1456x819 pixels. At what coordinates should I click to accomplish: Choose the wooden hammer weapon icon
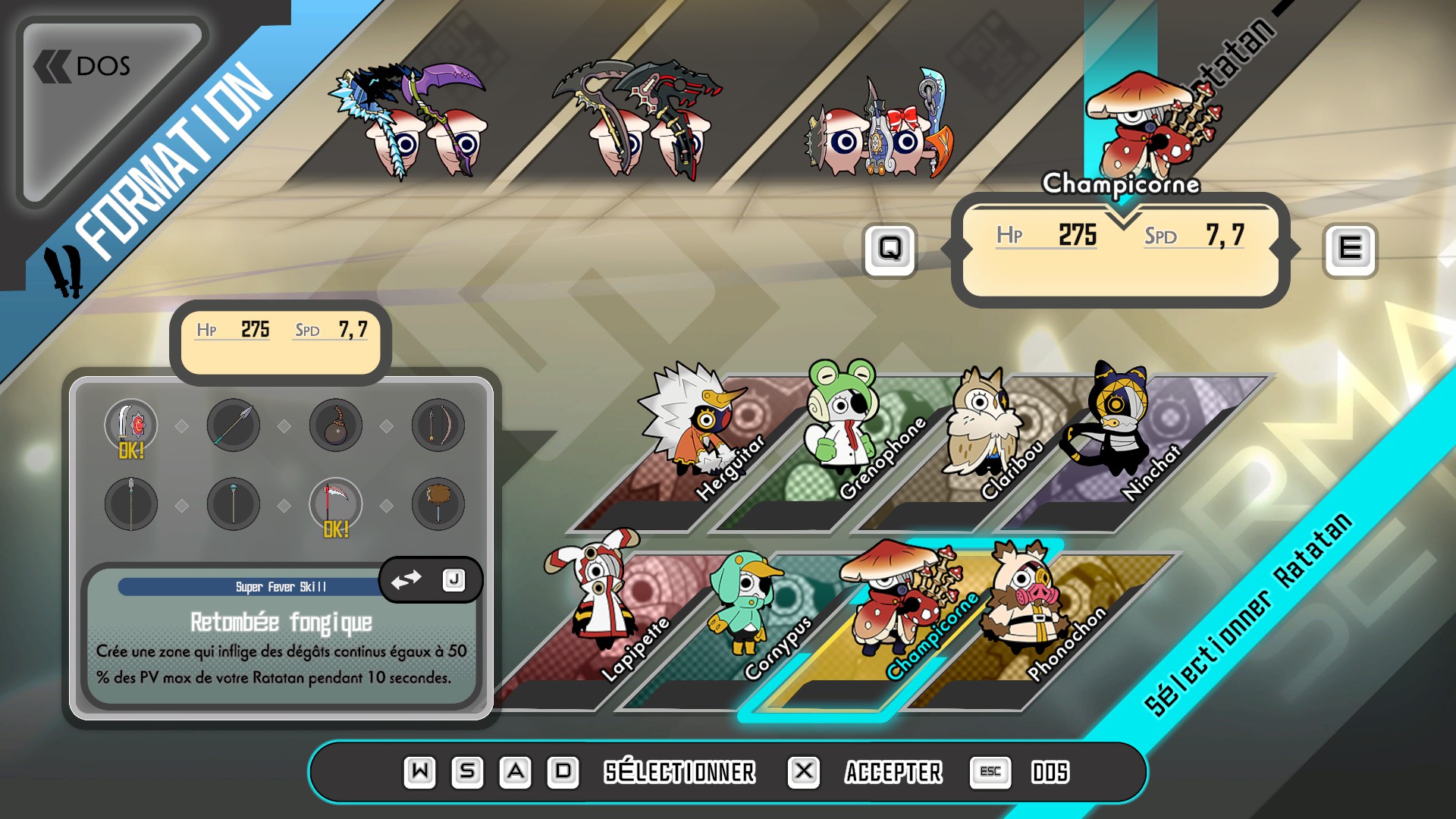pyautogui.click(x=438, y=504)
